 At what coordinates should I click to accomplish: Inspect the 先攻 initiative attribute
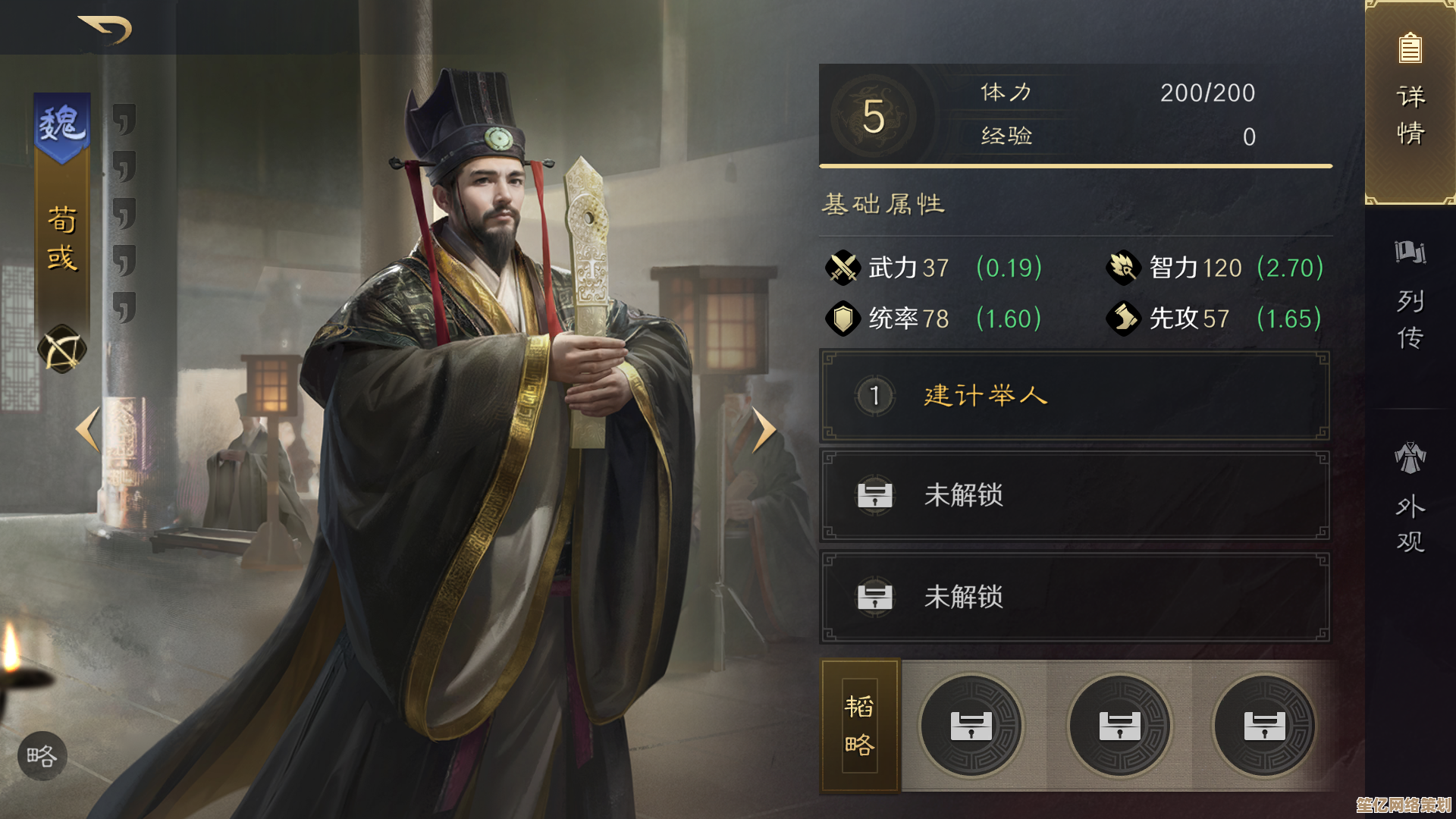[x=1123, y=318]
